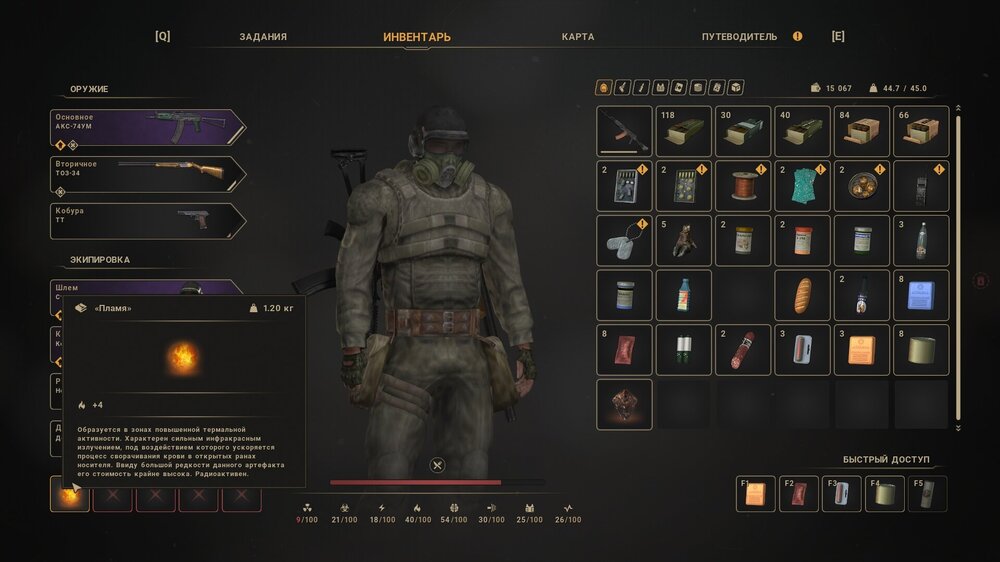Select the bread loaf in inventory

coord(802,295)
